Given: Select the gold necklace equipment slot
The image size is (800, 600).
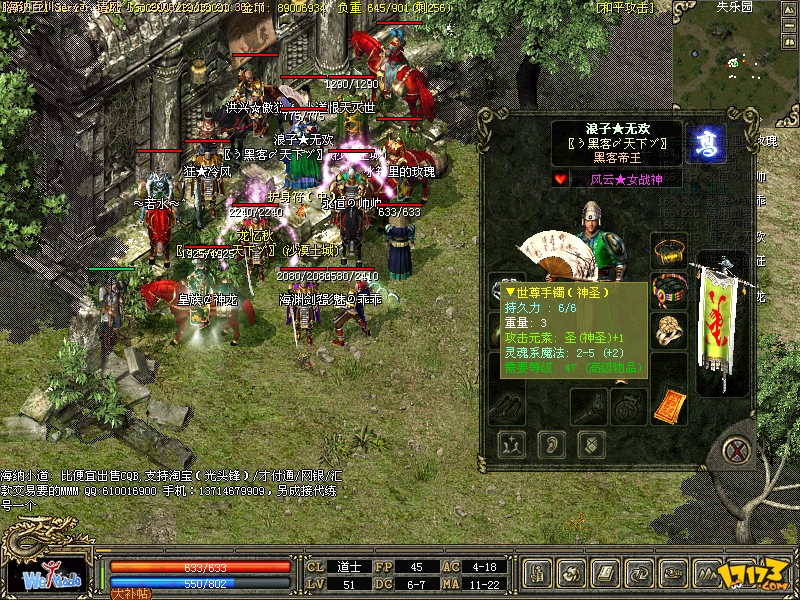Looking at the screenshot, I should click(669, 250).
